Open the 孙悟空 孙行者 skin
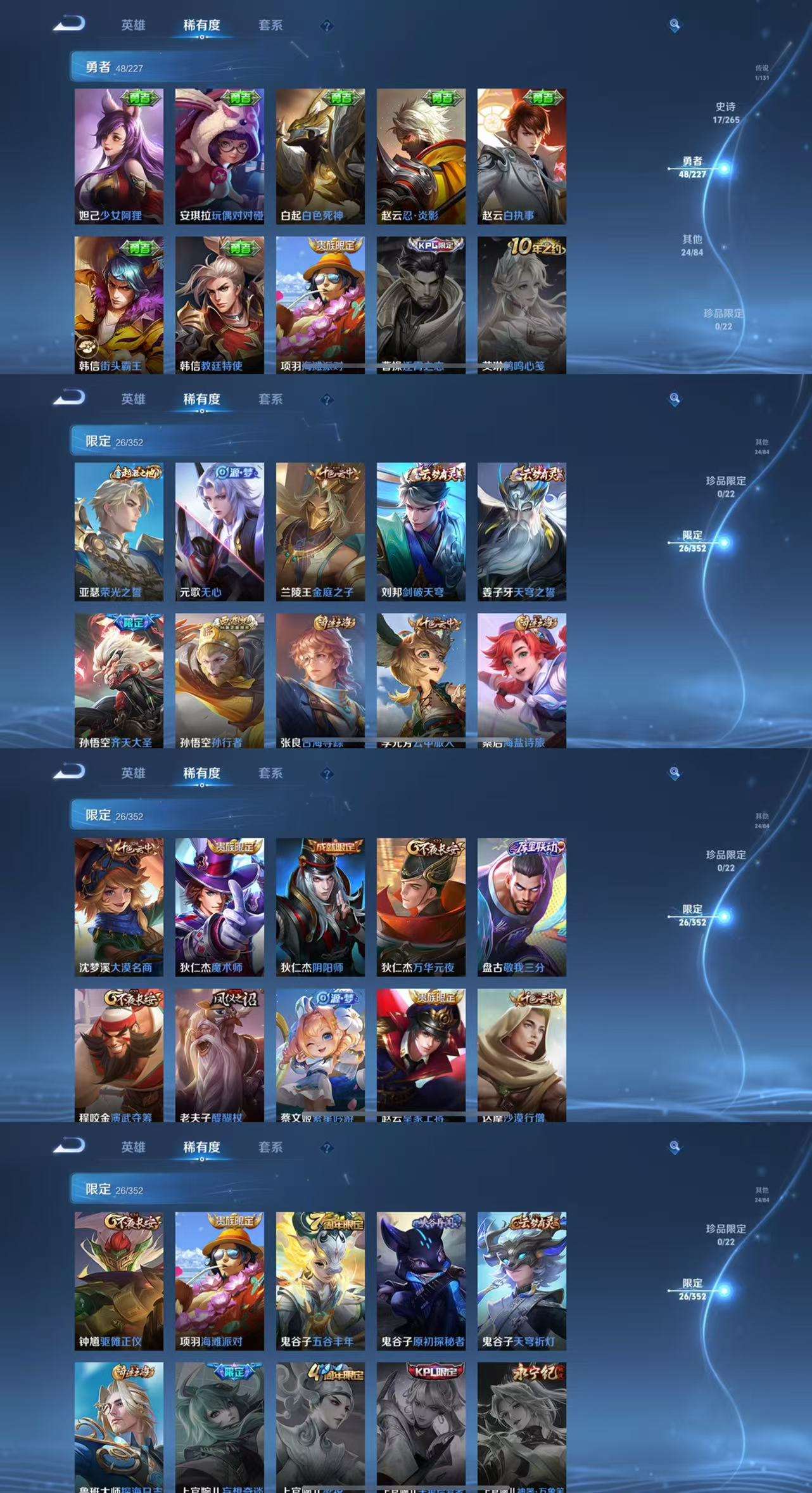This screenshot has width=812, height=1493. point(219,680)
